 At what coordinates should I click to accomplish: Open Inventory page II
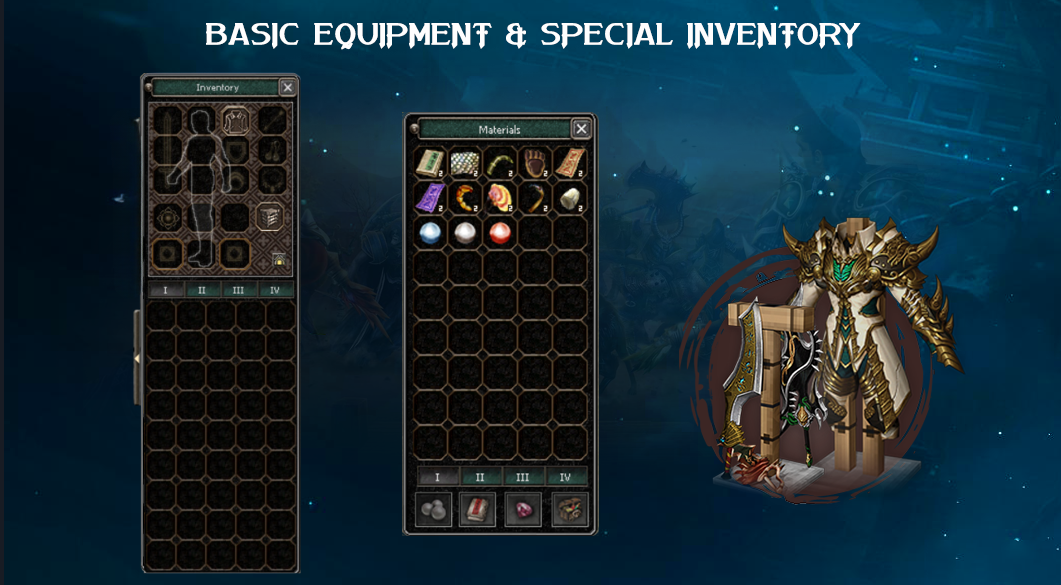click(x=202, y=290)
